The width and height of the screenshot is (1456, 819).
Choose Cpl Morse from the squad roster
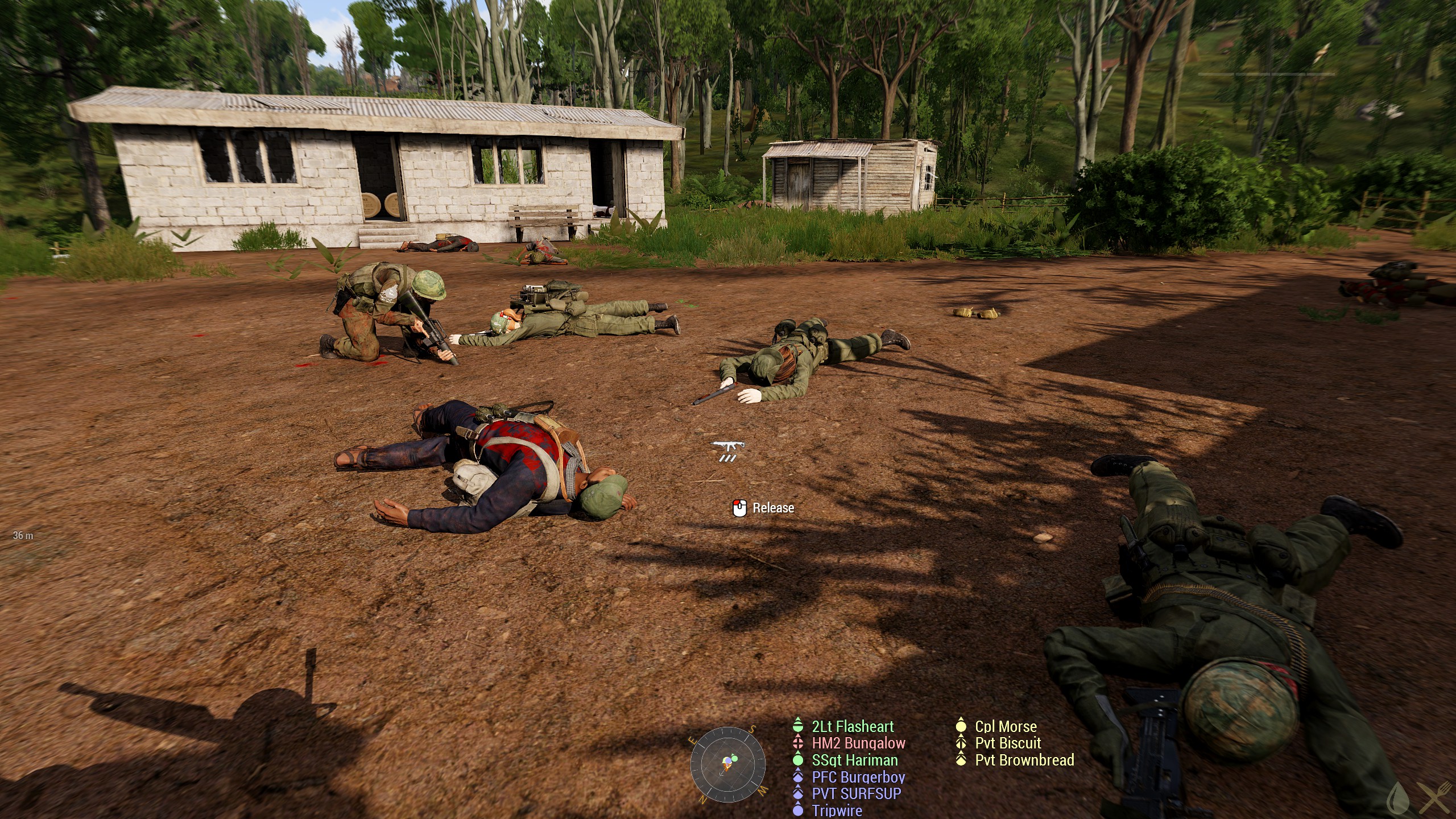1005,726
